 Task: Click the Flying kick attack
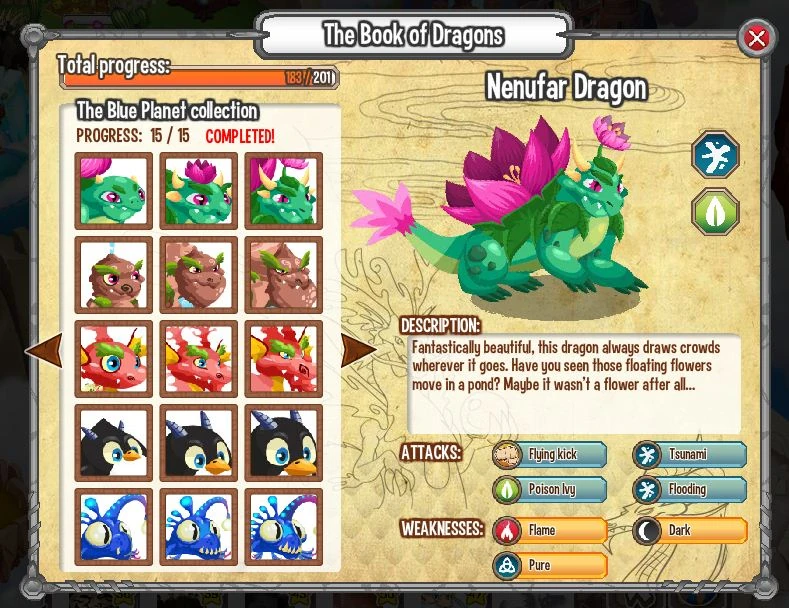[550, 455]
